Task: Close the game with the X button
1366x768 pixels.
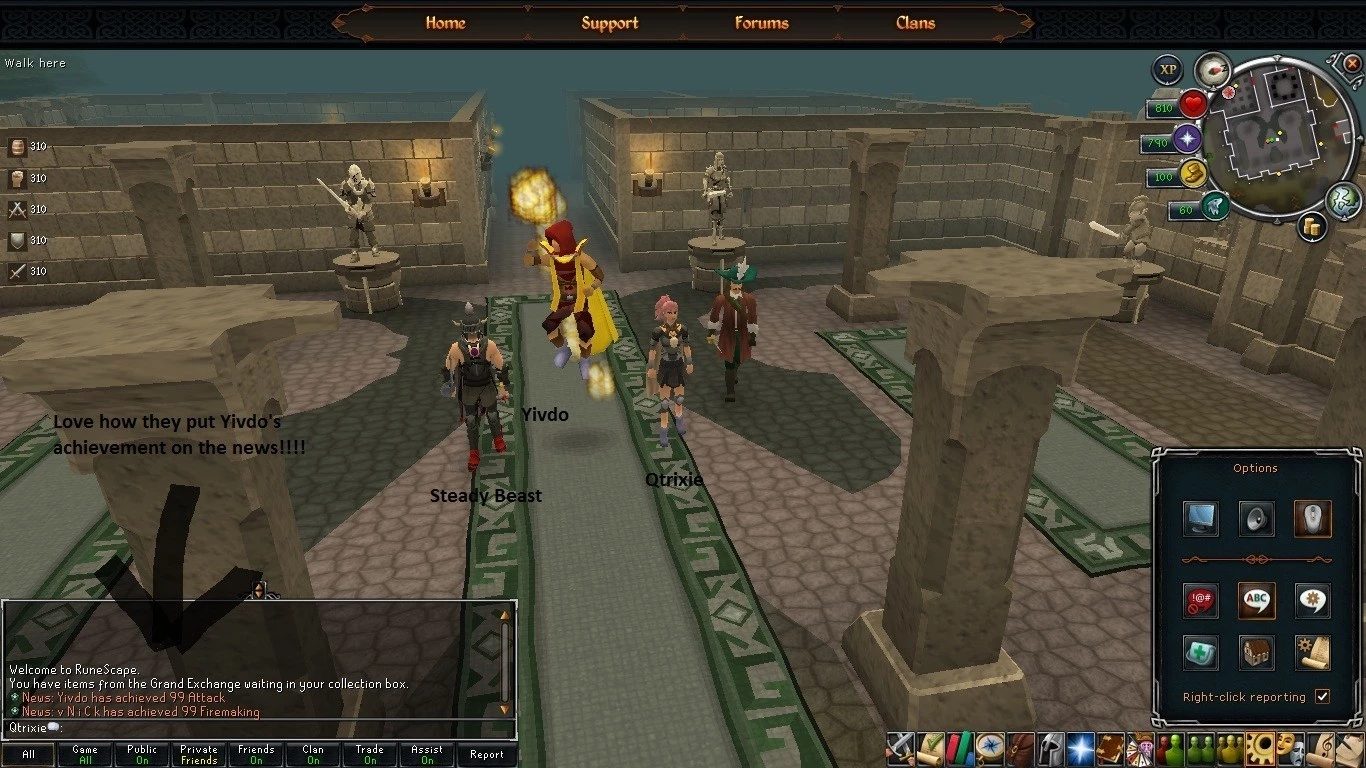Action: (x=1352, y=64)
